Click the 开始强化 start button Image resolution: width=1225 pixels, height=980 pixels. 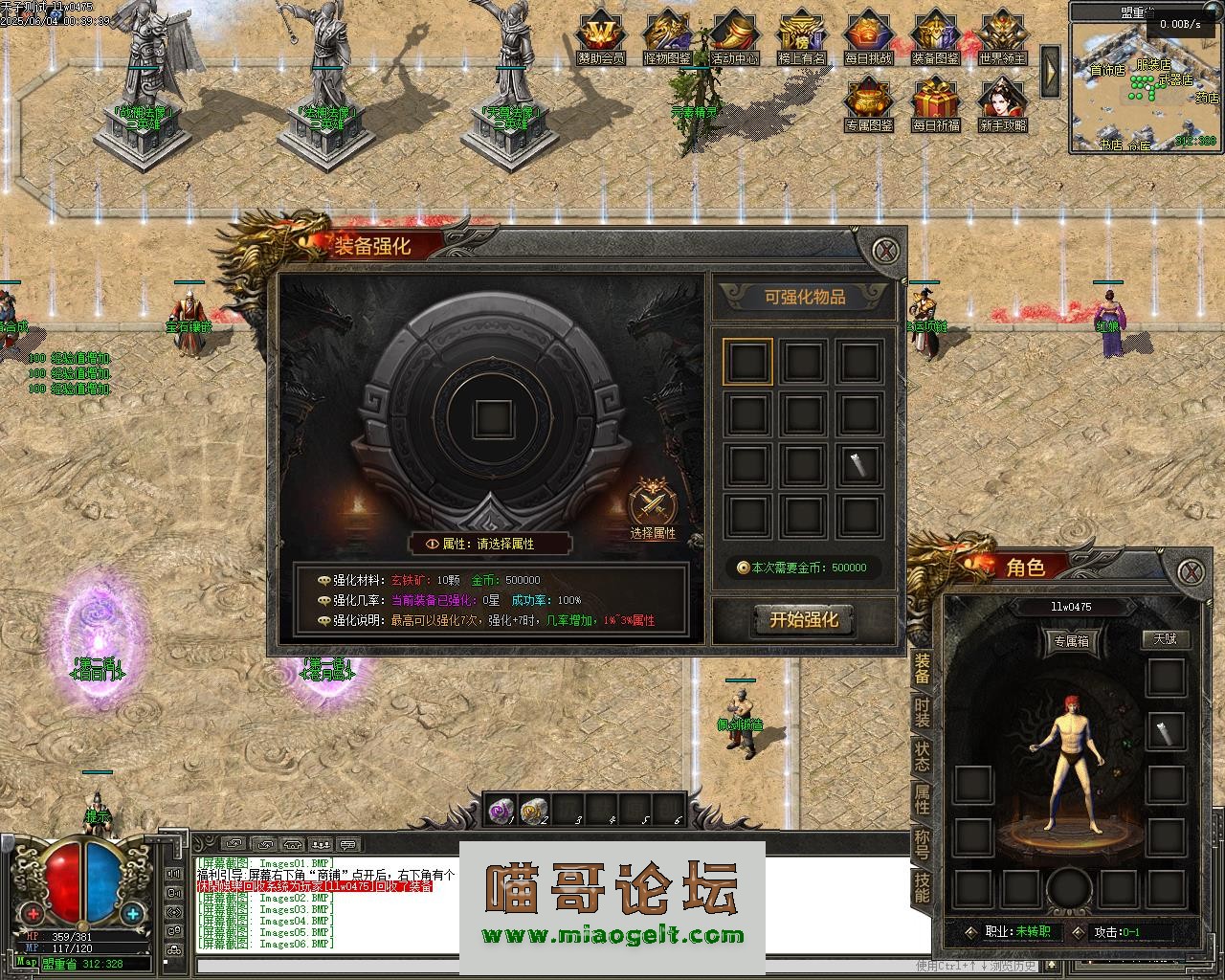click(803, 619)
